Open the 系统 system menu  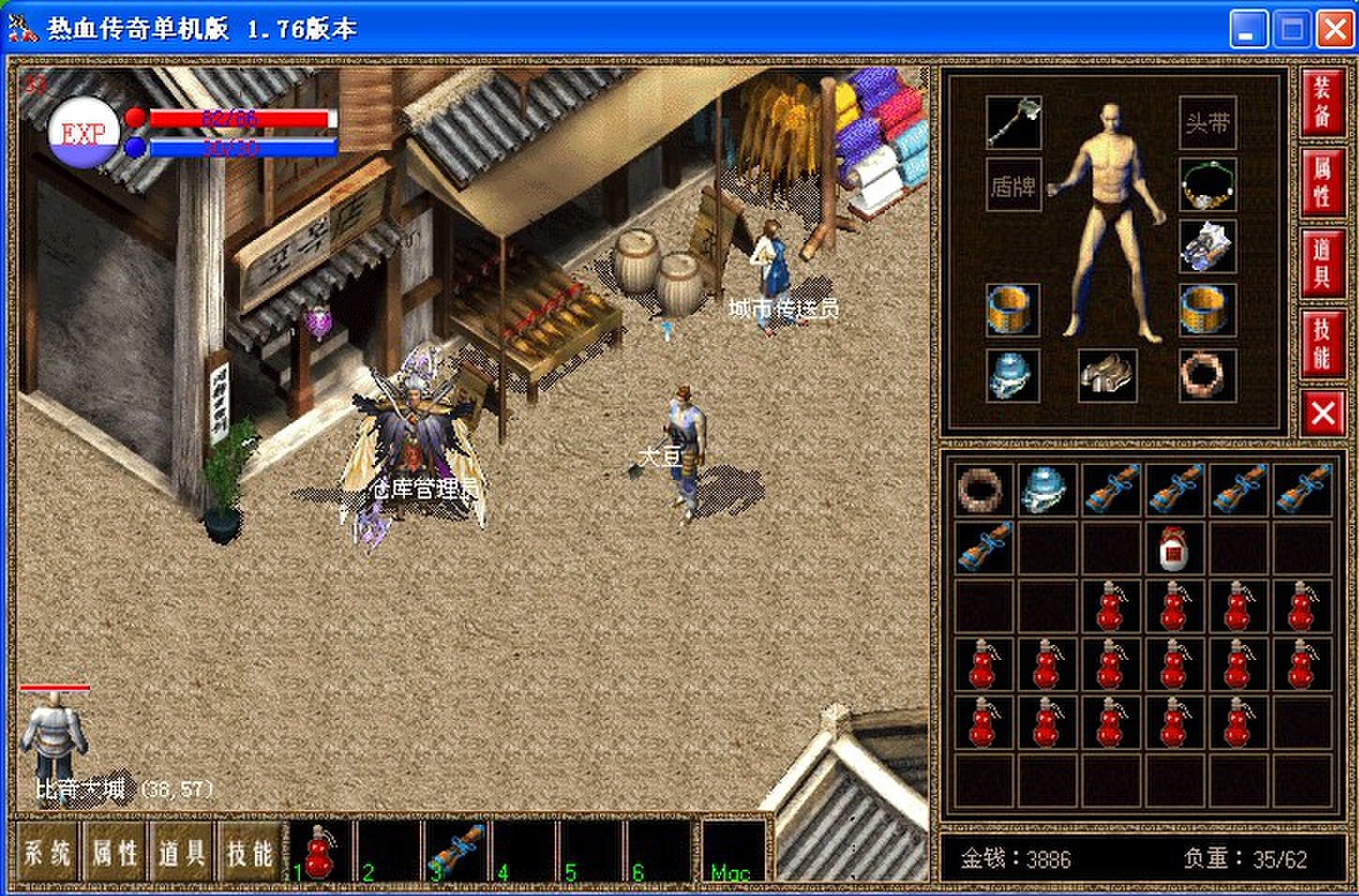(47, 852)
